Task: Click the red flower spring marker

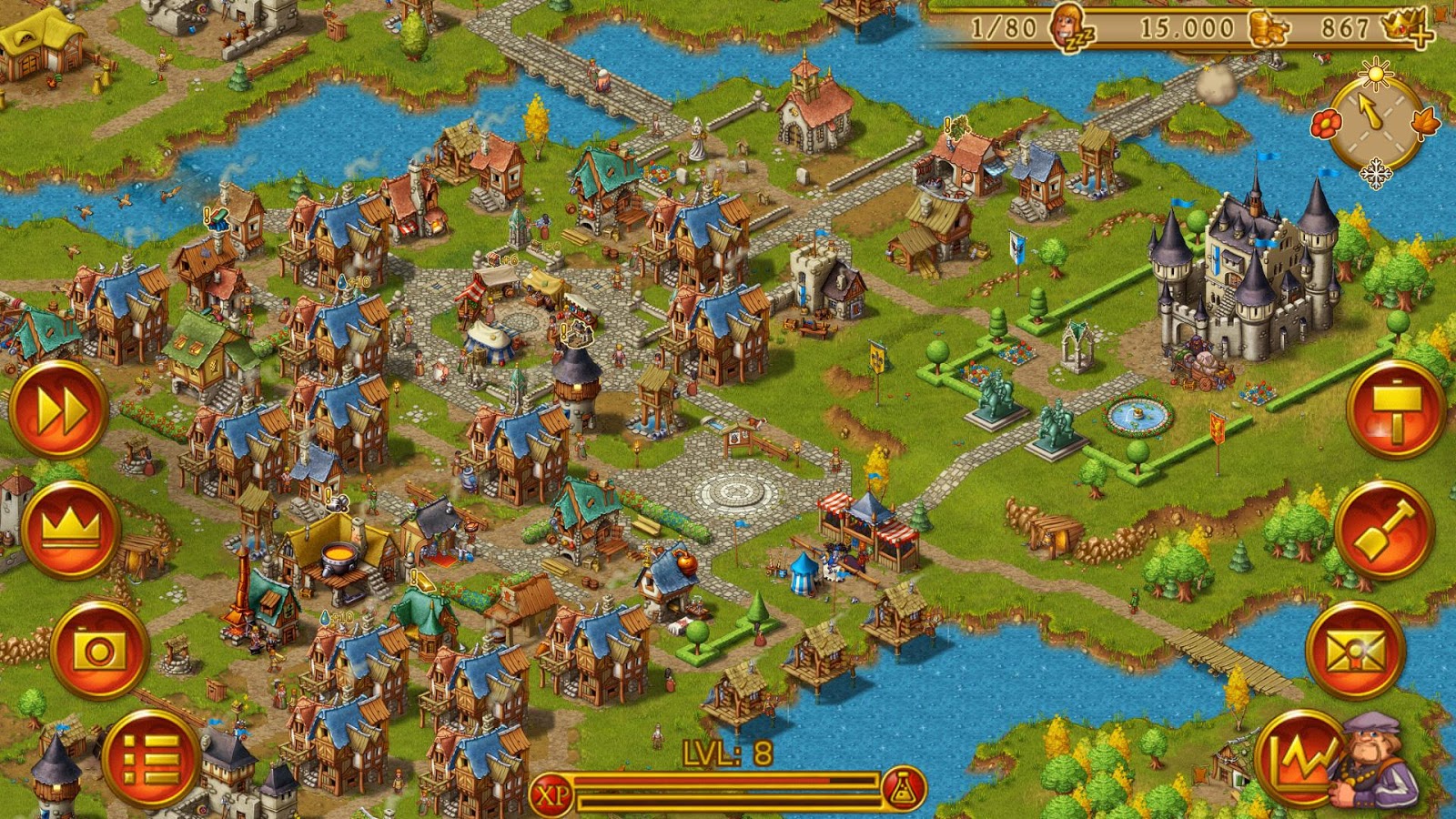Action: pyautogui.click(x=1327, y=122)
